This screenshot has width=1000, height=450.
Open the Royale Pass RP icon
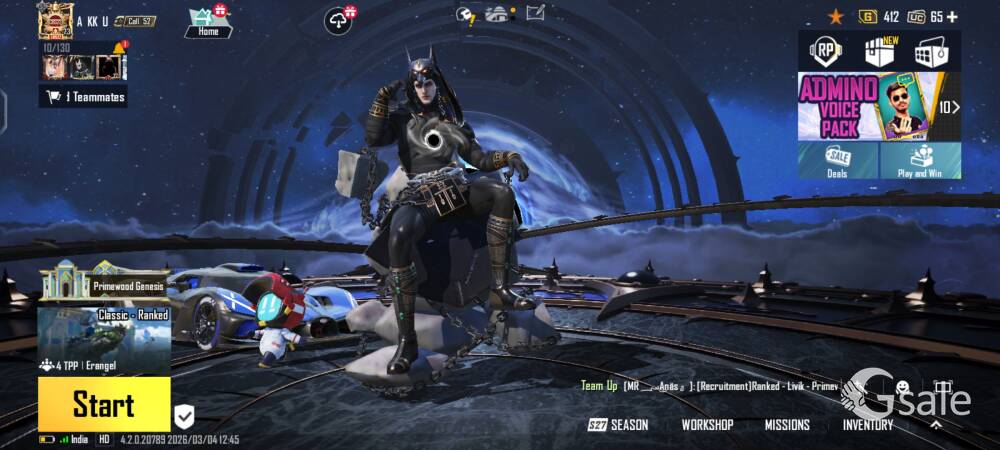pyautogui.click(x=826, y=50)
